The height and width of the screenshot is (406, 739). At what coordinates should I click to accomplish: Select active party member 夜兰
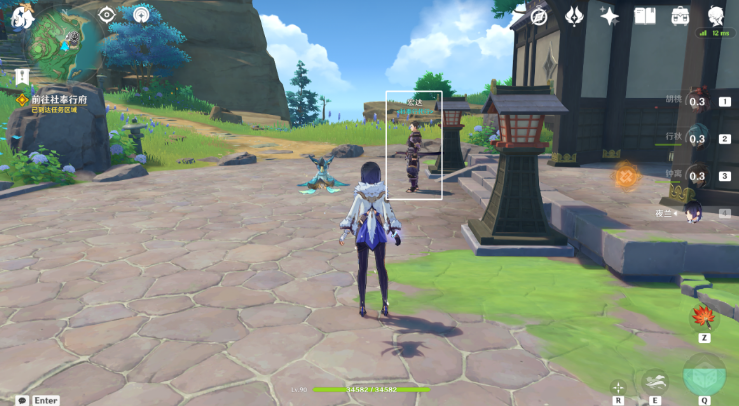point(695,212)
